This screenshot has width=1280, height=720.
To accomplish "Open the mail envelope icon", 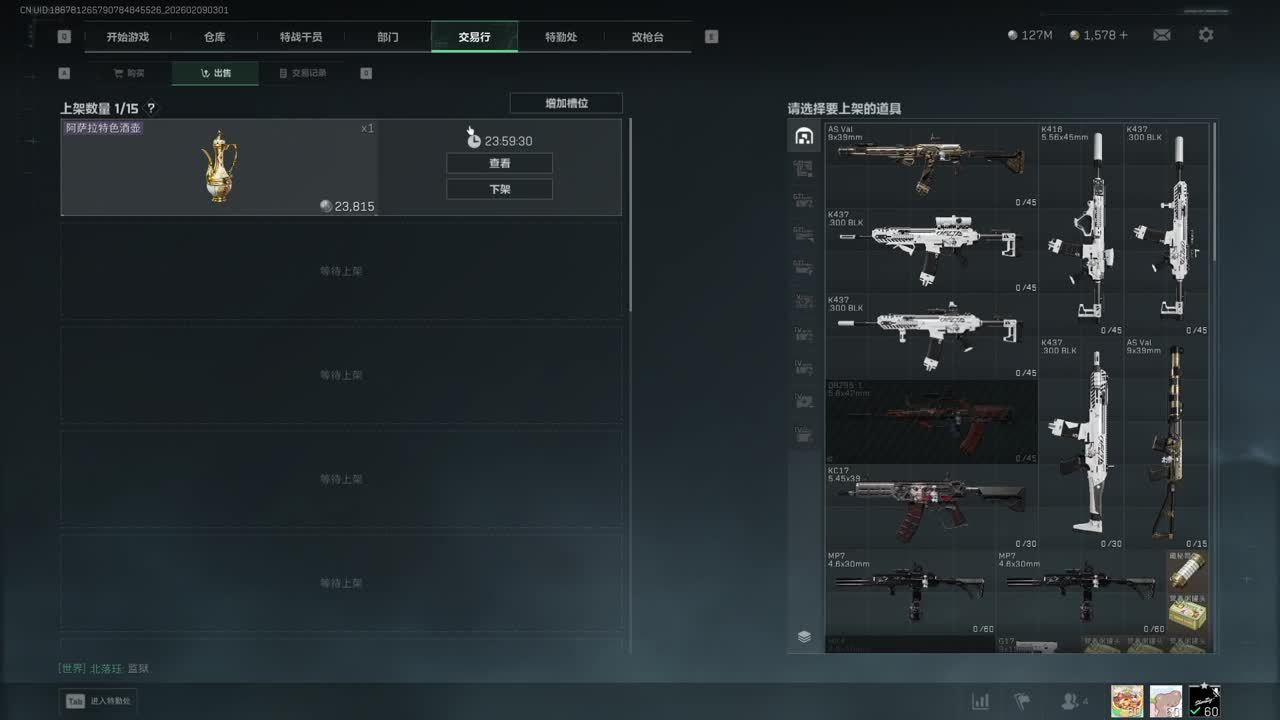I will click(1161, 35).
